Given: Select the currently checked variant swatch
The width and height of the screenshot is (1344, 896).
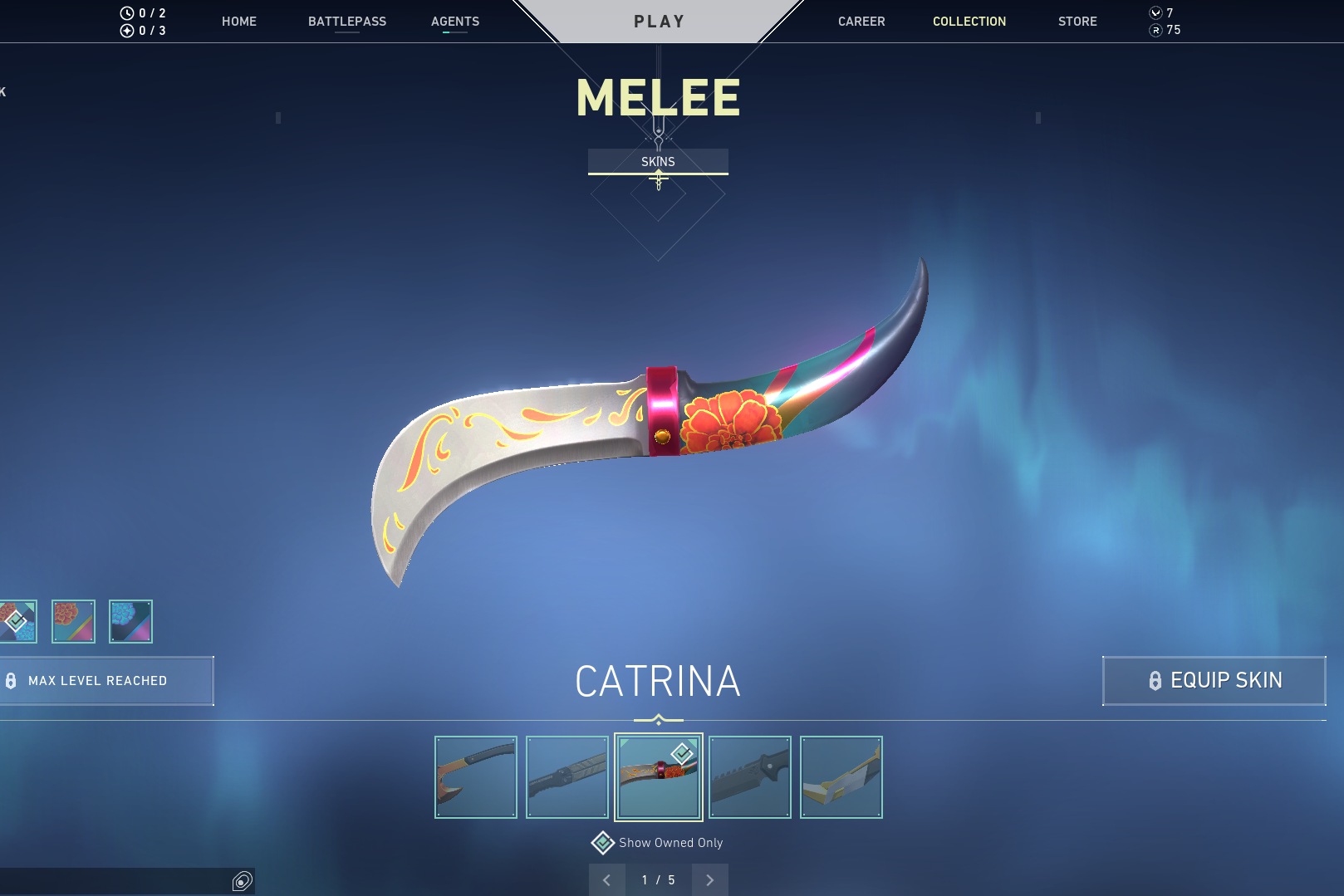Looking at the screenshot, I should (x=15, y=621).
